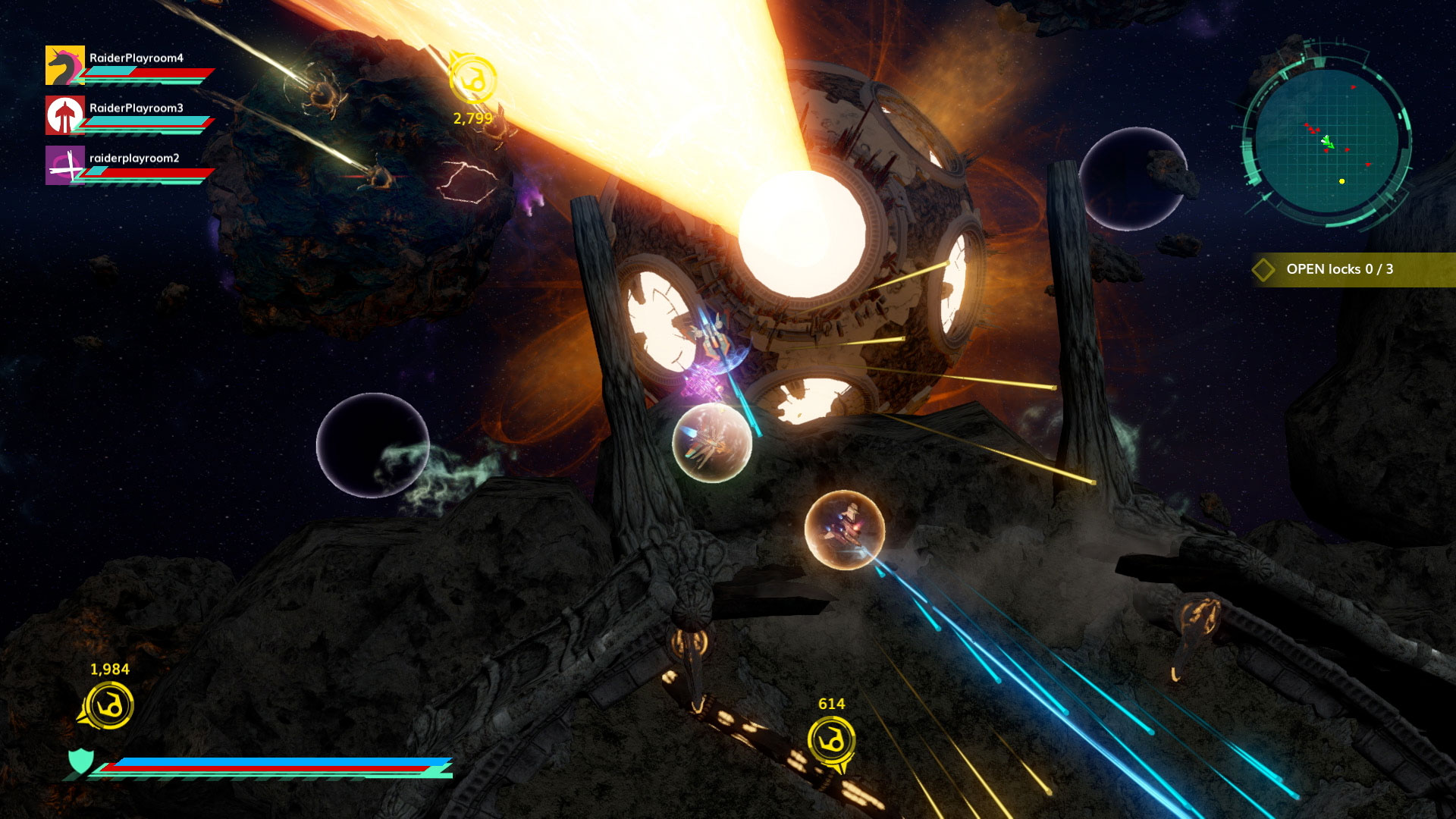Click the green shield icon
This screenshot has height=819, width=1456.
(81, 761)
